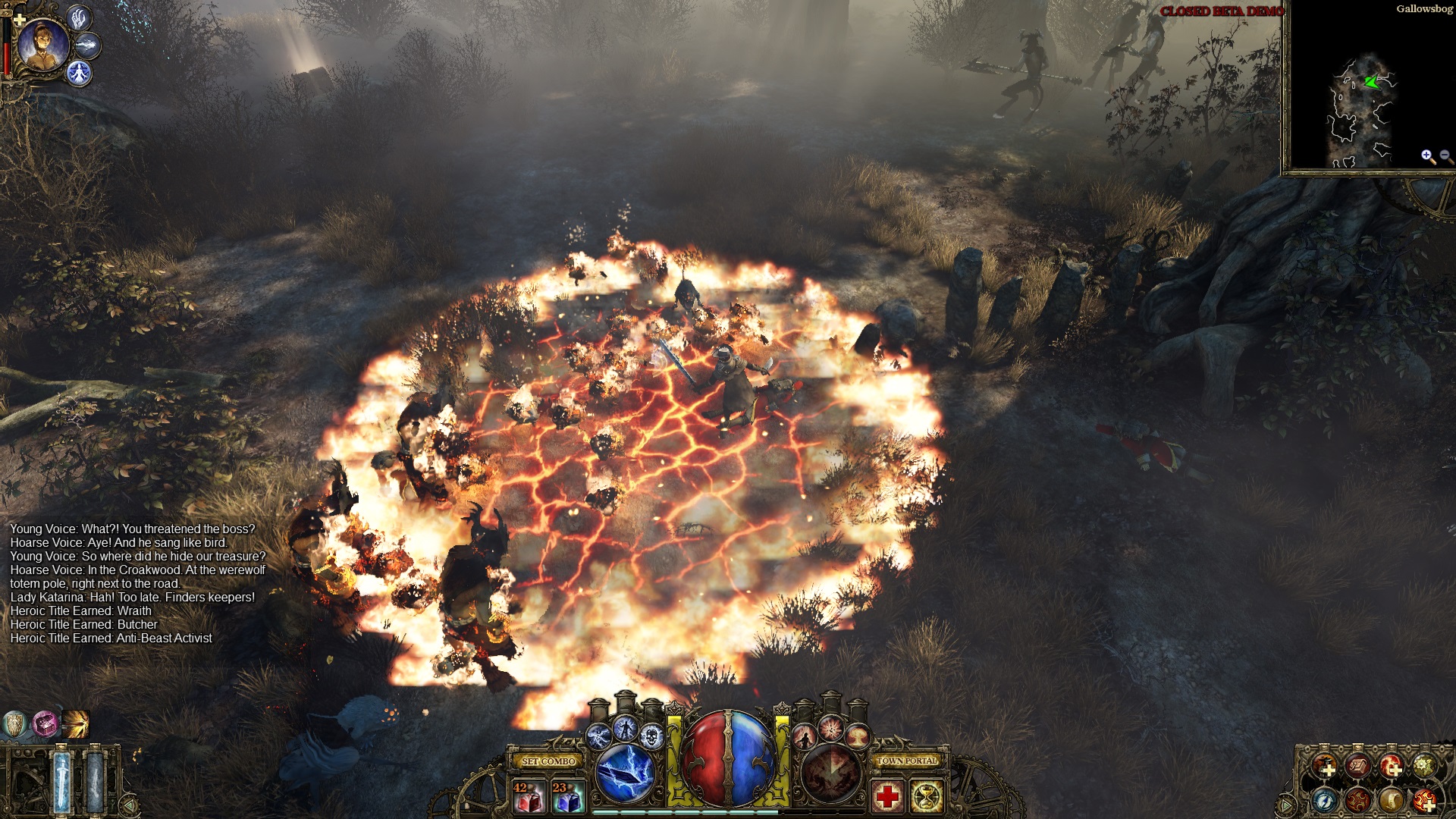
Task: Click the CLOSED BETA DEMO banner
Action: [1222, 11]
